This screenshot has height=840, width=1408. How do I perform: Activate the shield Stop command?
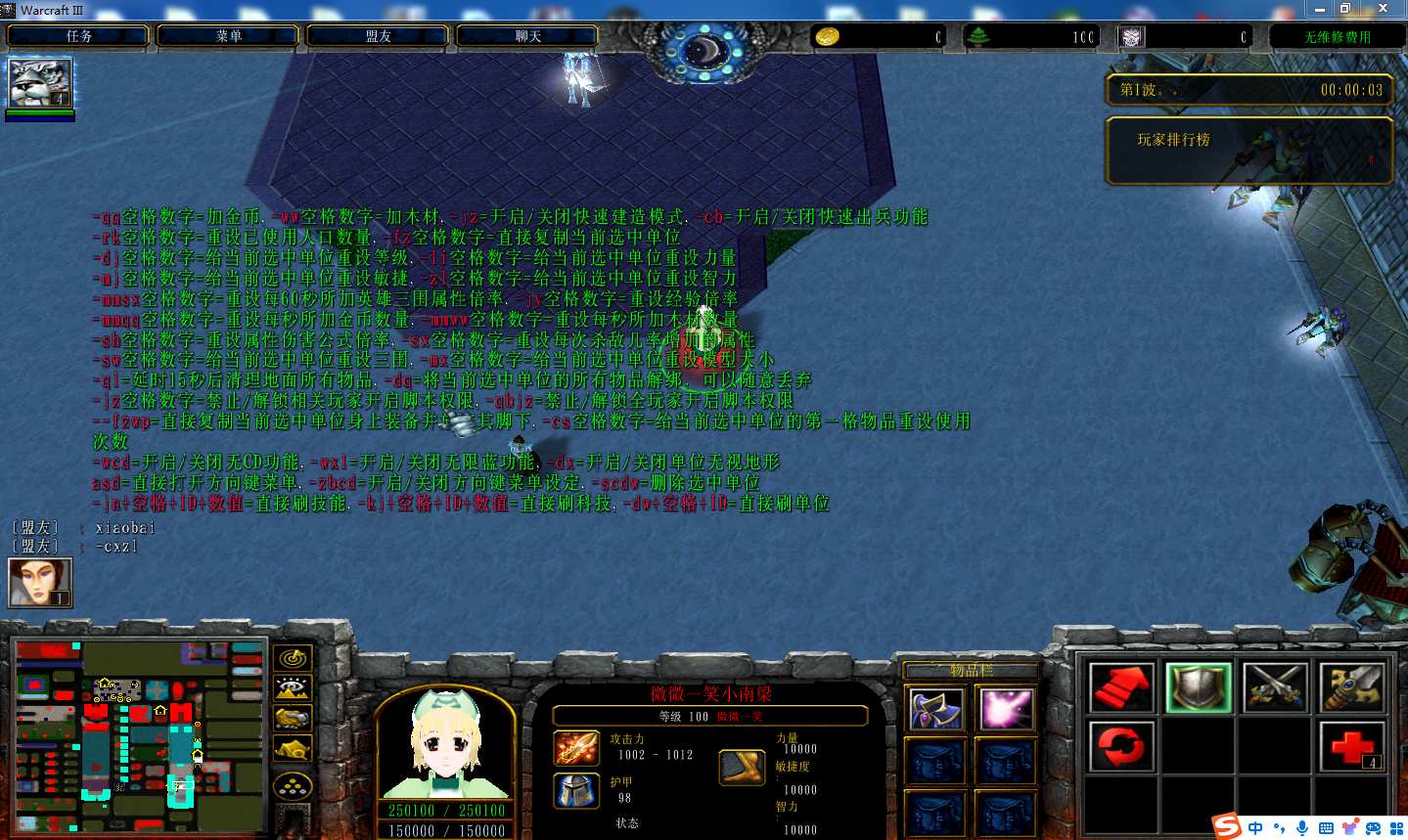(1199, 687)
